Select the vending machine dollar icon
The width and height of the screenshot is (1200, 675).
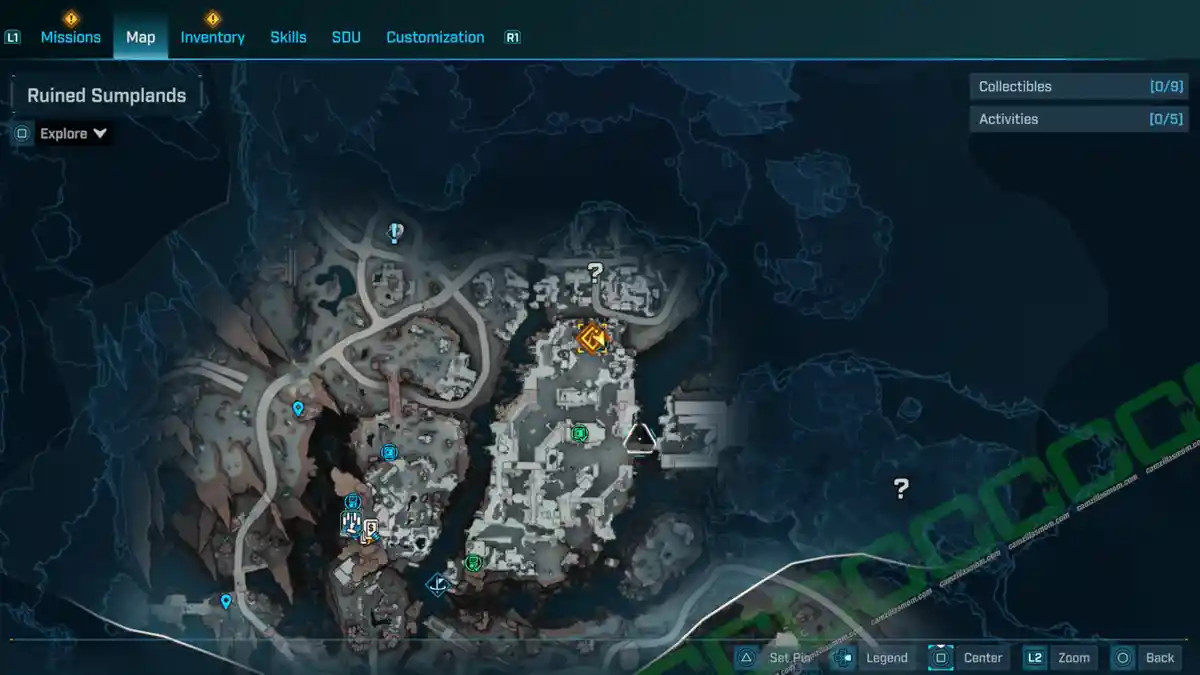371,527
